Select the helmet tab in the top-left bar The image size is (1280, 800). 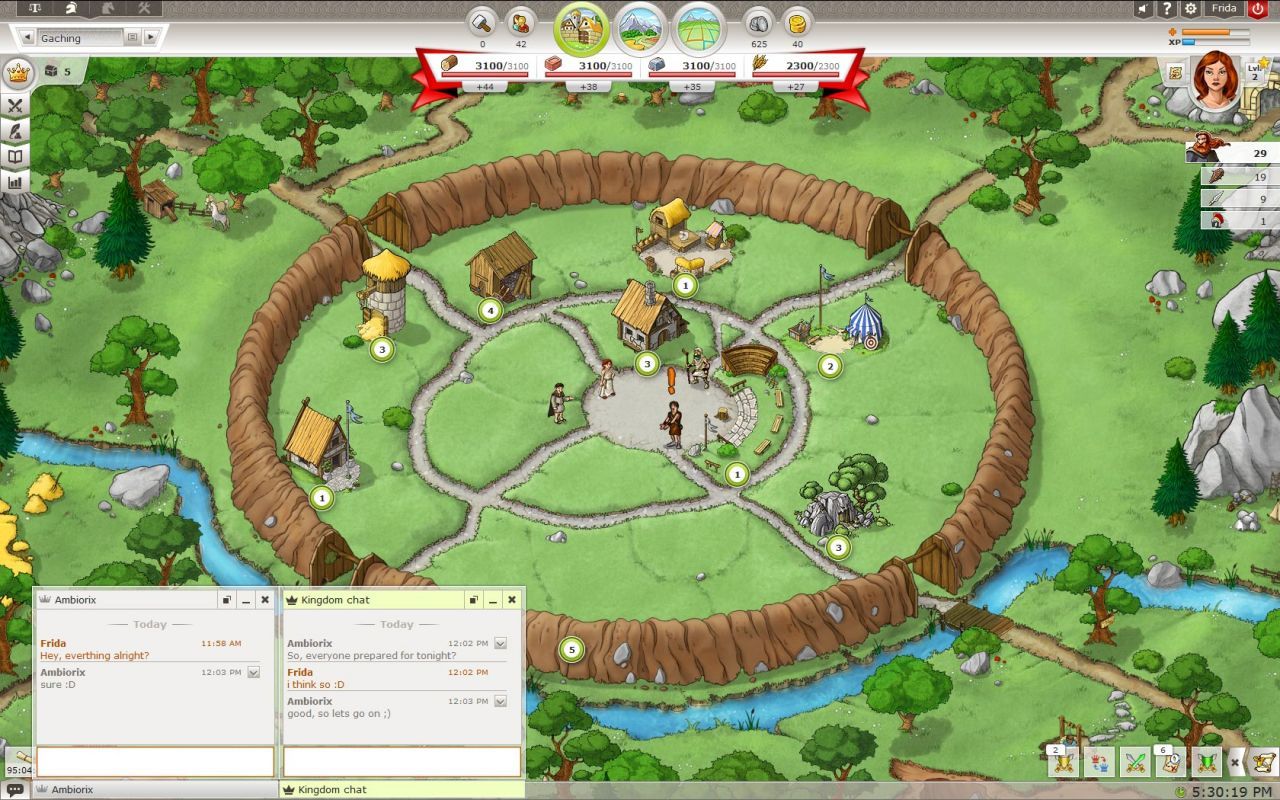pos(70,9)
